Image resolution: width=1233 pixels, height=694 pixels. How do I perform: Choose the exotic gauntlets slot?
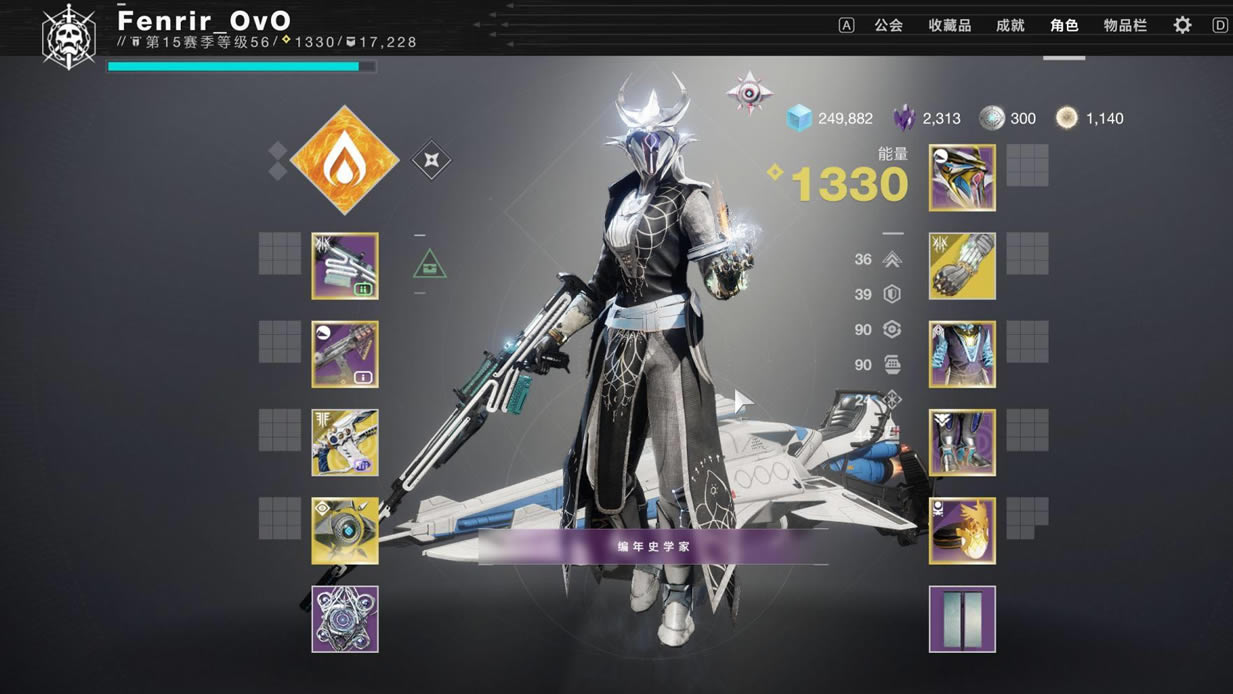[x=962, y=266]
